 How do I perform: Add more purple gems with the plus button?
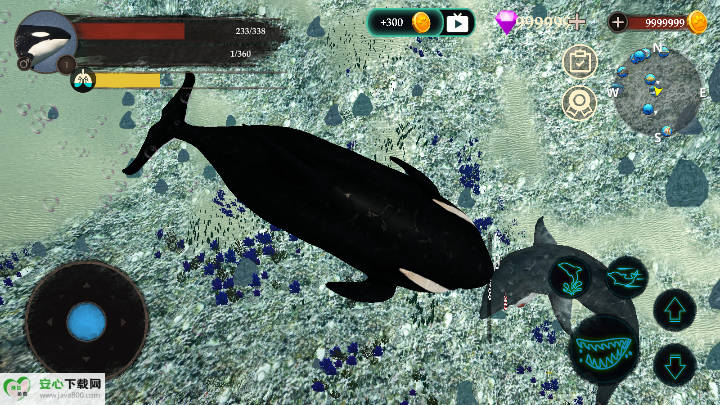point(576,22)
